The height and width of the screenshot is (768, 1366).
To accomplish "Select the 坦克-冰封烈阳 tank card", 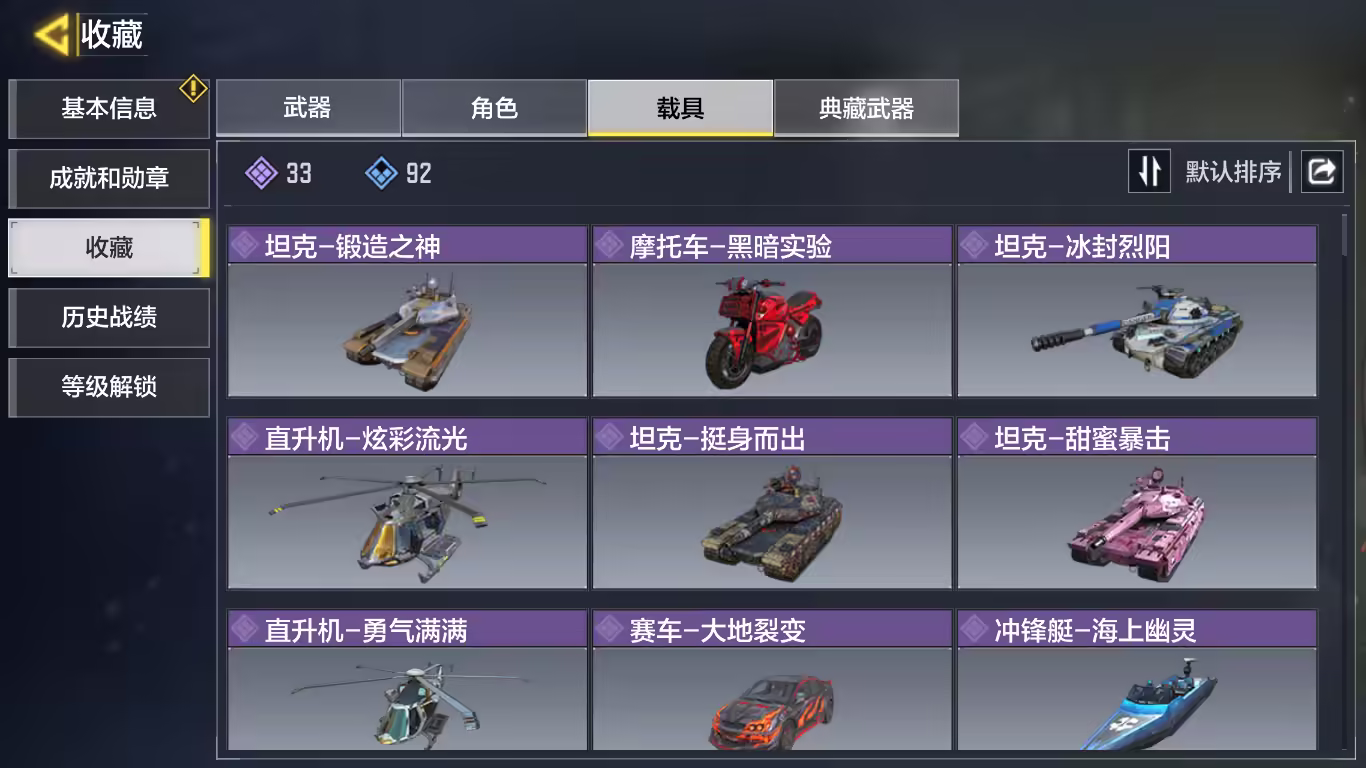I will coord(1137,312).
